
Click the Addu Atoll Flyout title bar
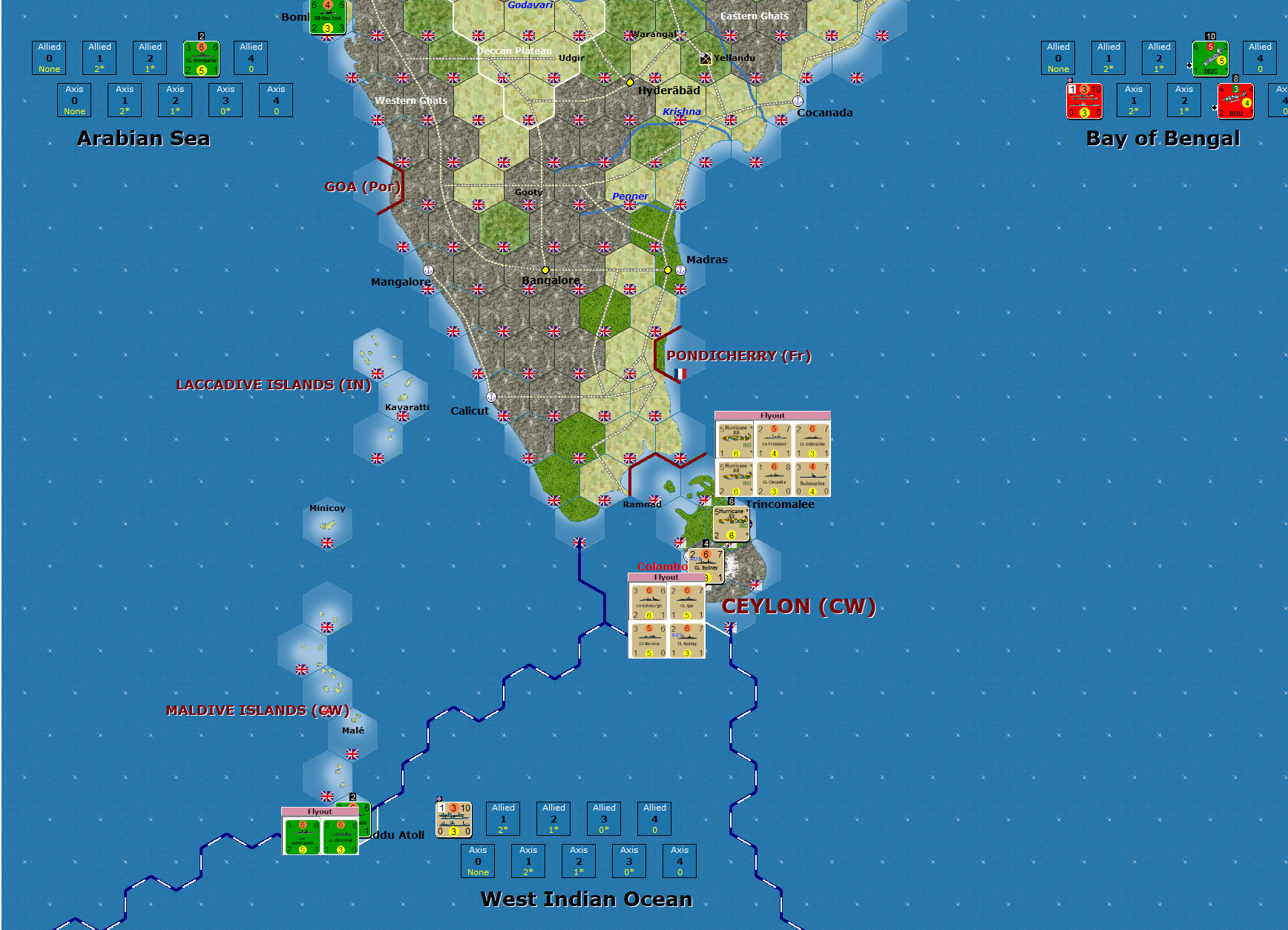click(320, 811)
